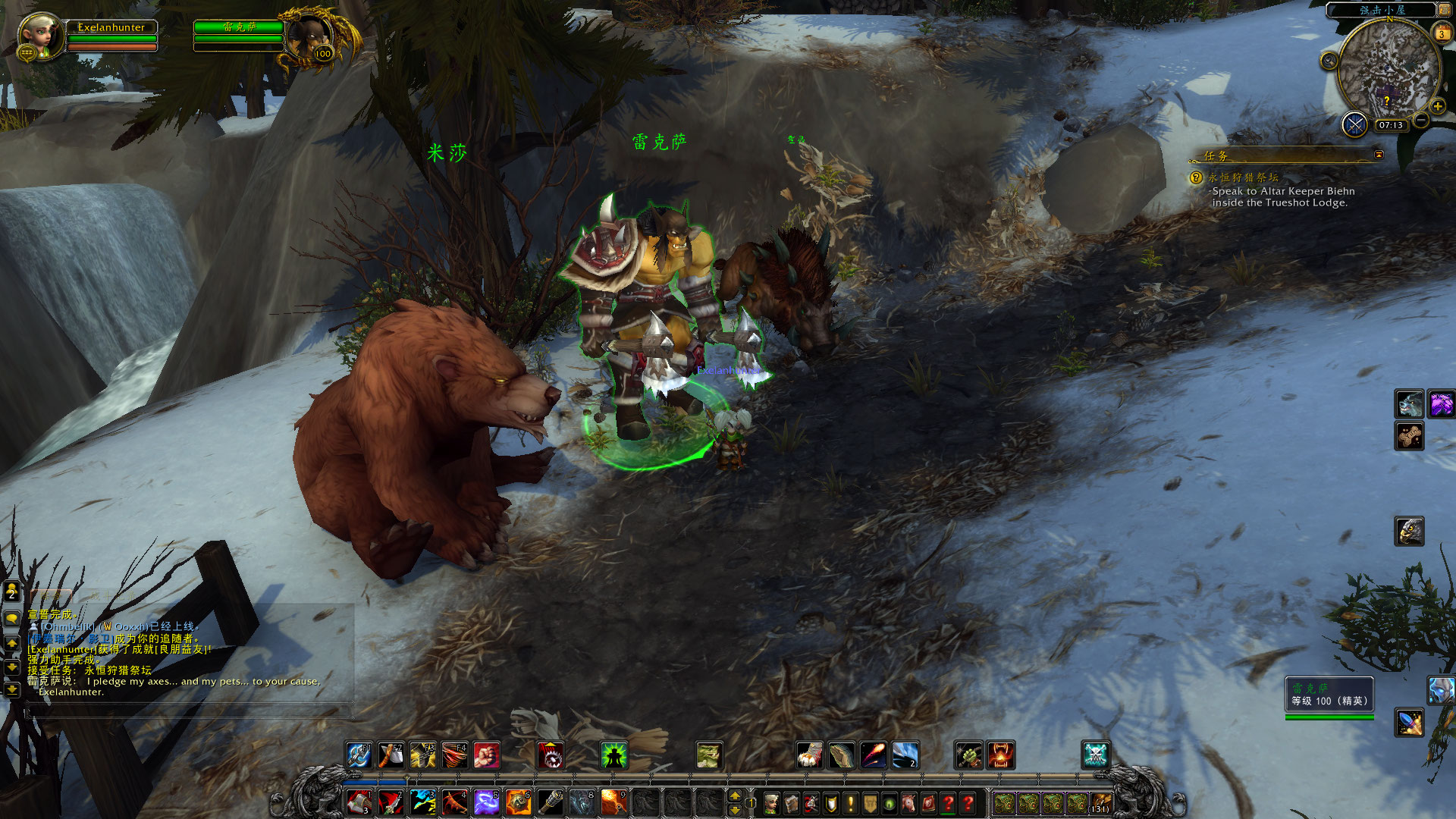Image resolution: width=1456 pixels, height=819 pixels.
Task: Use the blue rocket firework icon
Action: (x=1409, y=723)
